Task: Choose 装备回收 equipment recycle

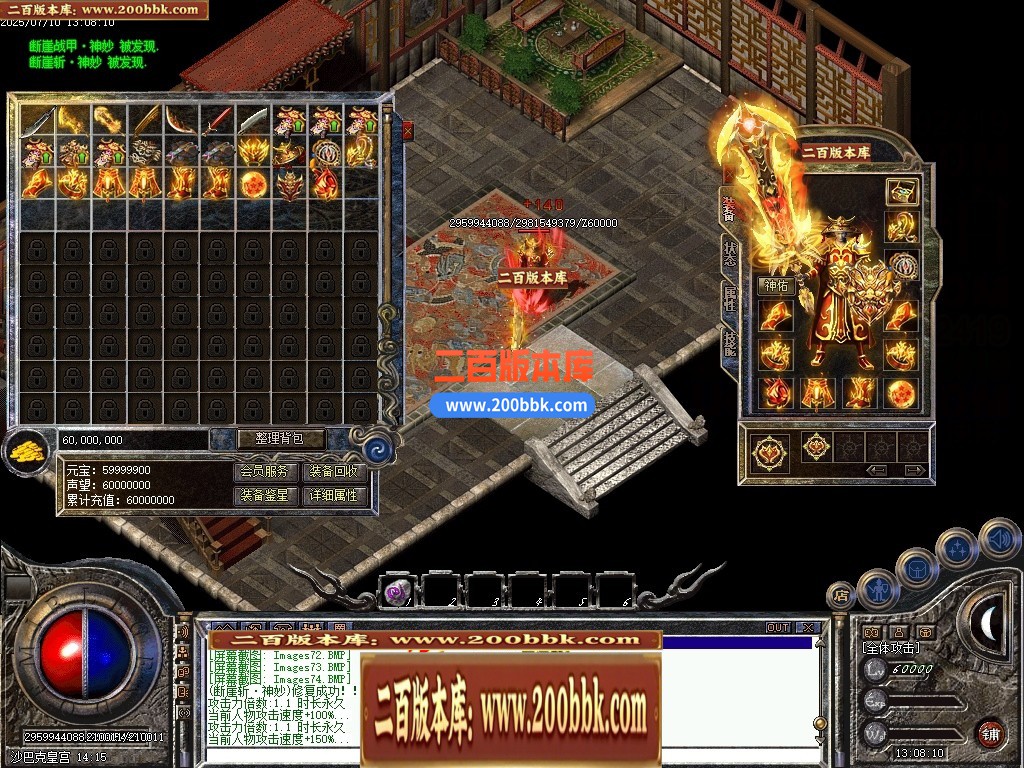Action: pos(334,472)
